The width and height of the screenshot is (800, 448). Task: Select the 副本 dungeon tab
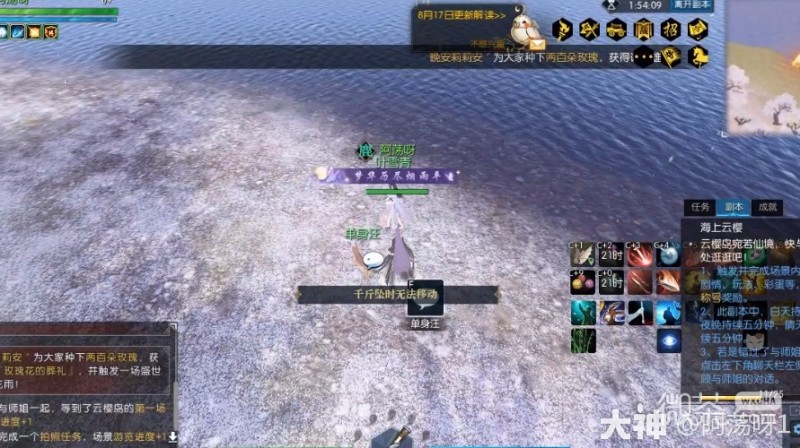[735, 207]
